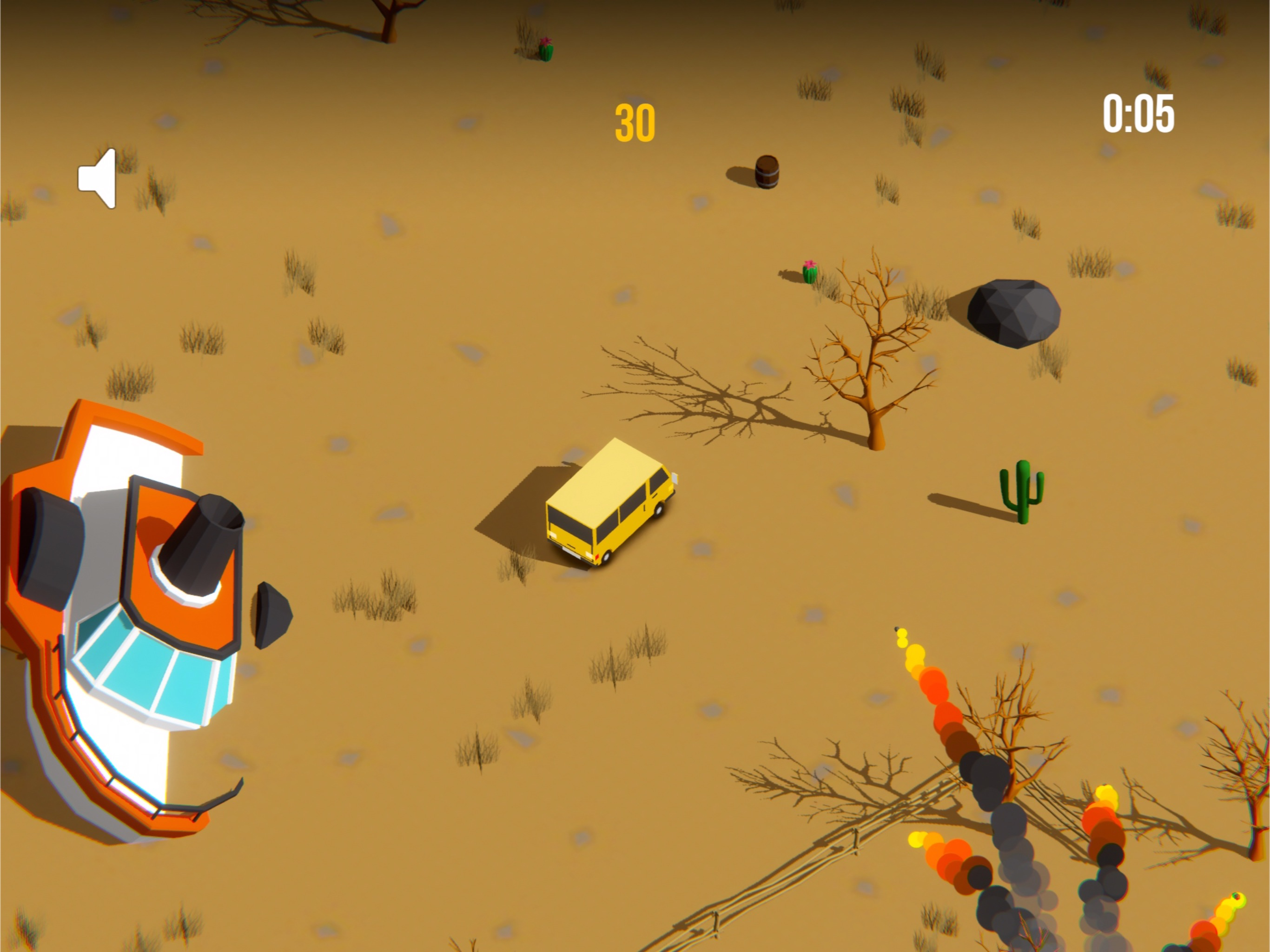Toggle the sound speaker icon

(x=98, y=178)
